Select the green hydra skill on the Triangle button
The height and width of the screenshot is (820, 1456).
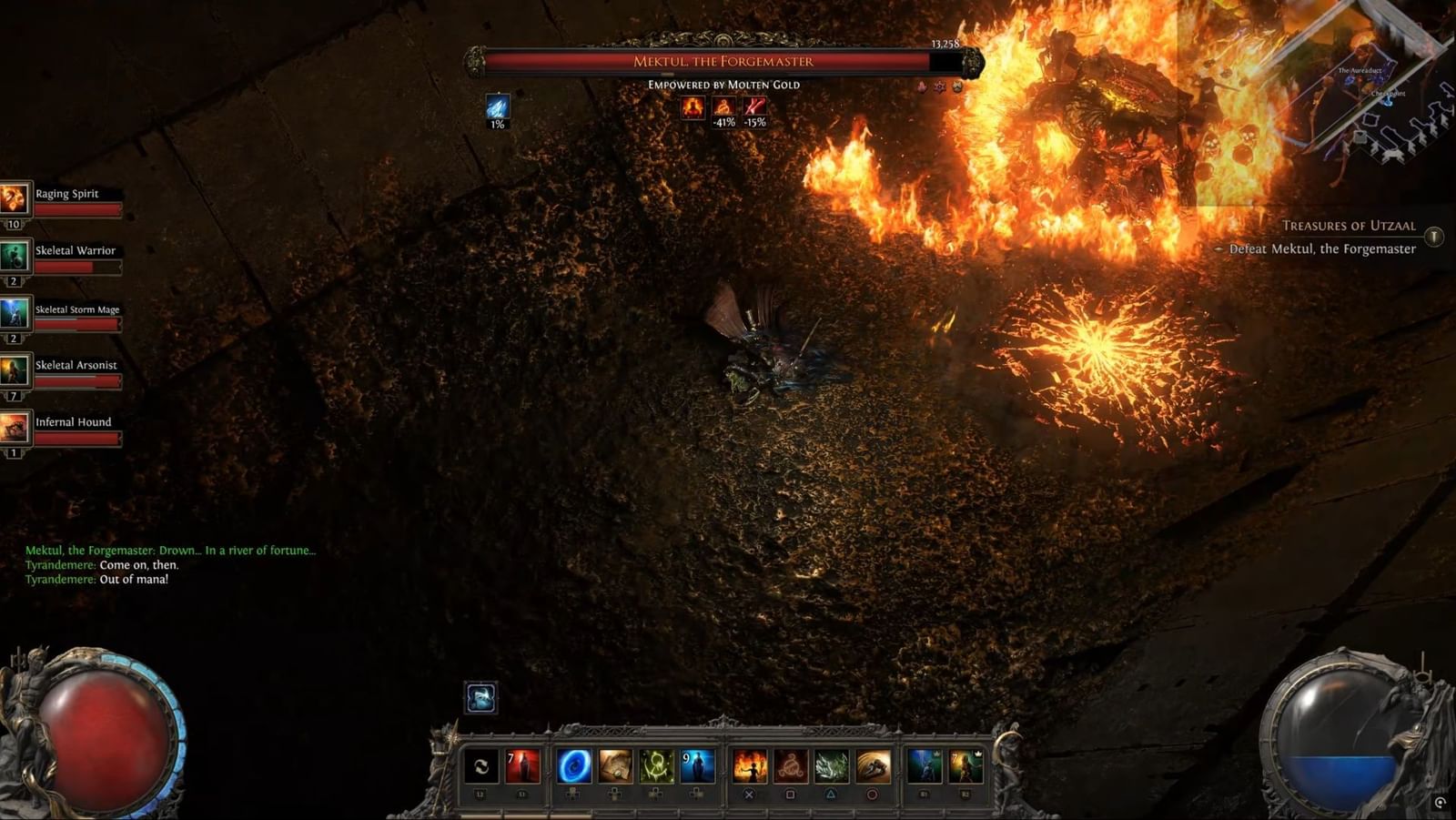click(832, 766)
